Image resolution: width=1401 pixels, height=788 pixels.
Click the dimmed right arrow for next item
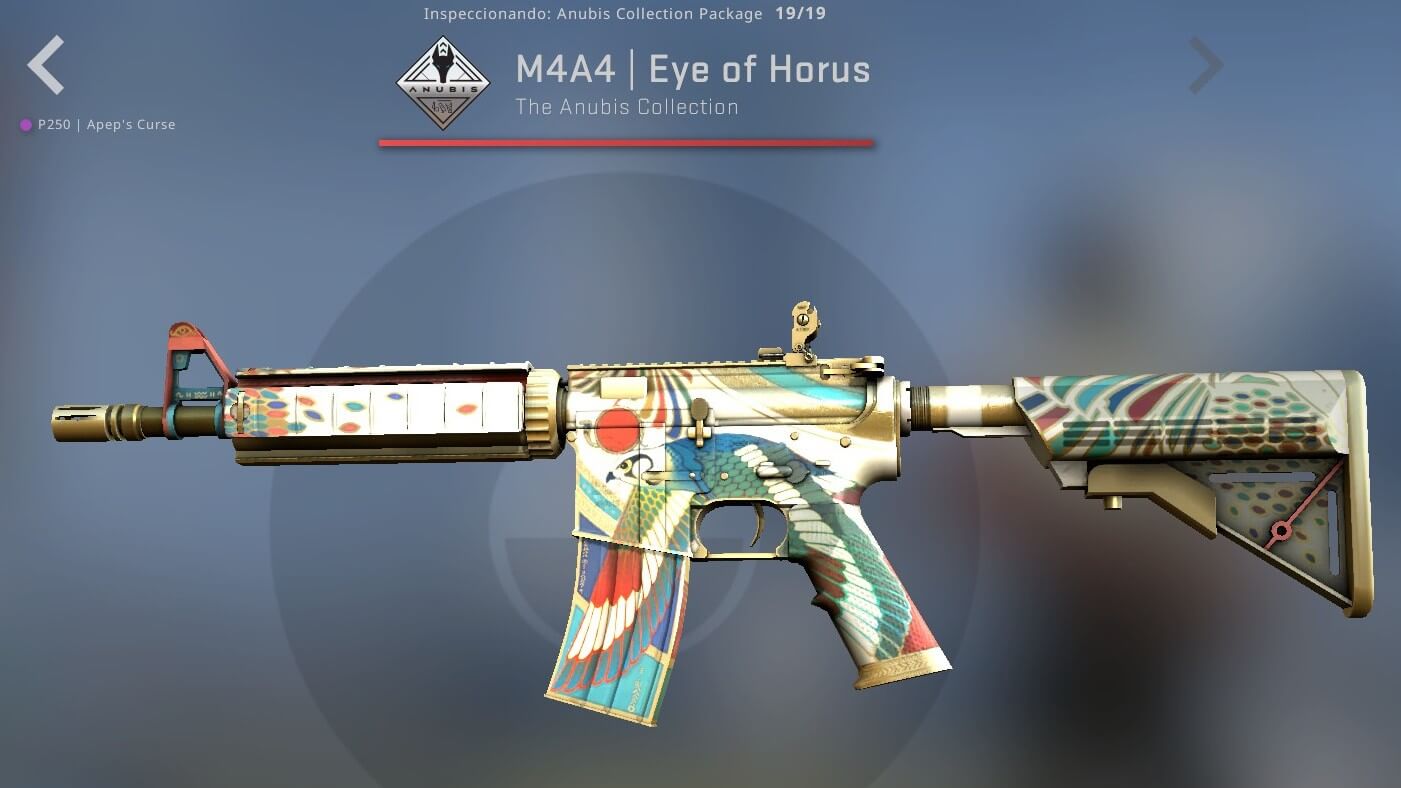pos(1205,66)
